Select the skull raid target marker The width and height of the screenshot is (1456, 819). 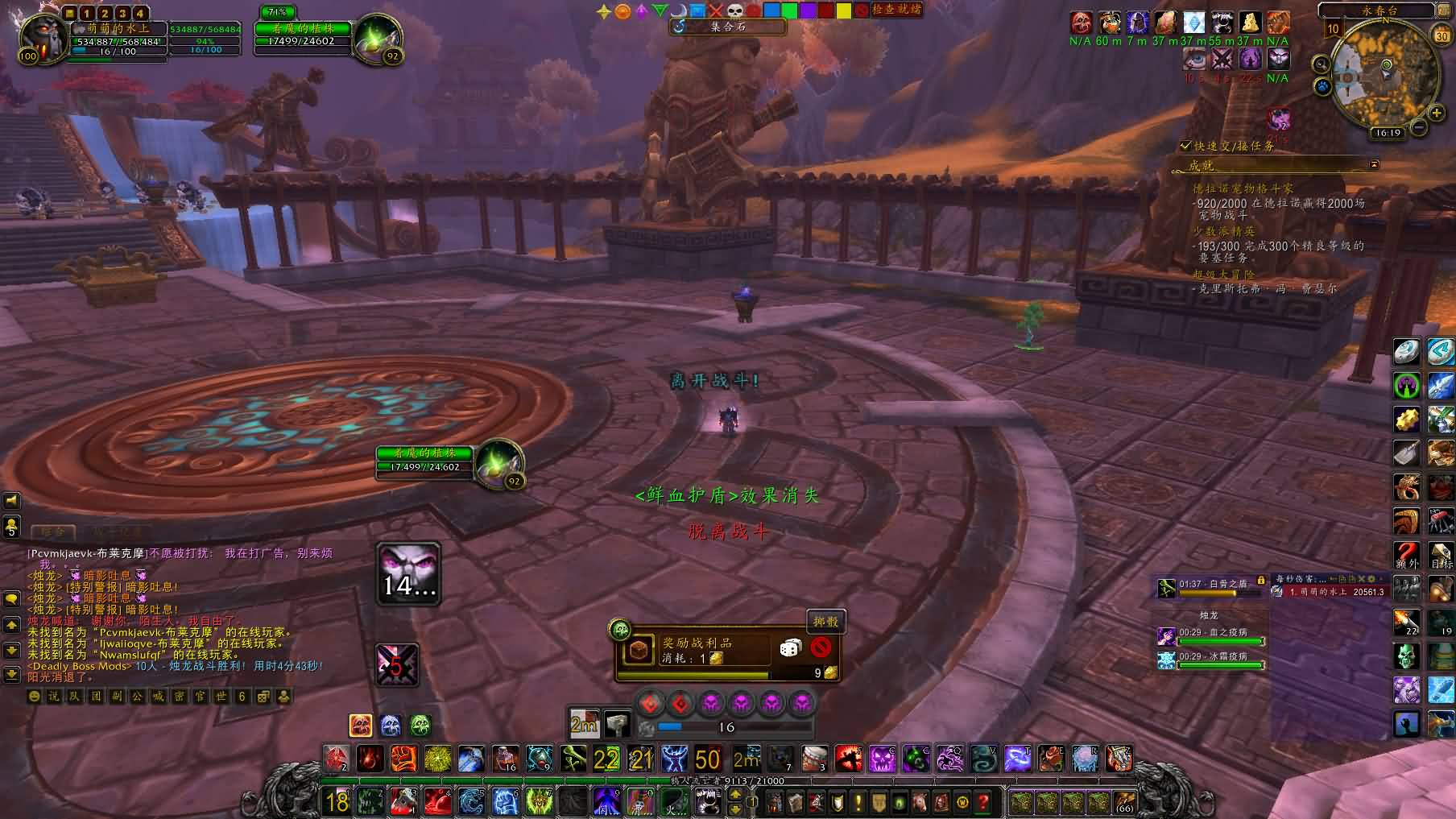tap(734, 11)
